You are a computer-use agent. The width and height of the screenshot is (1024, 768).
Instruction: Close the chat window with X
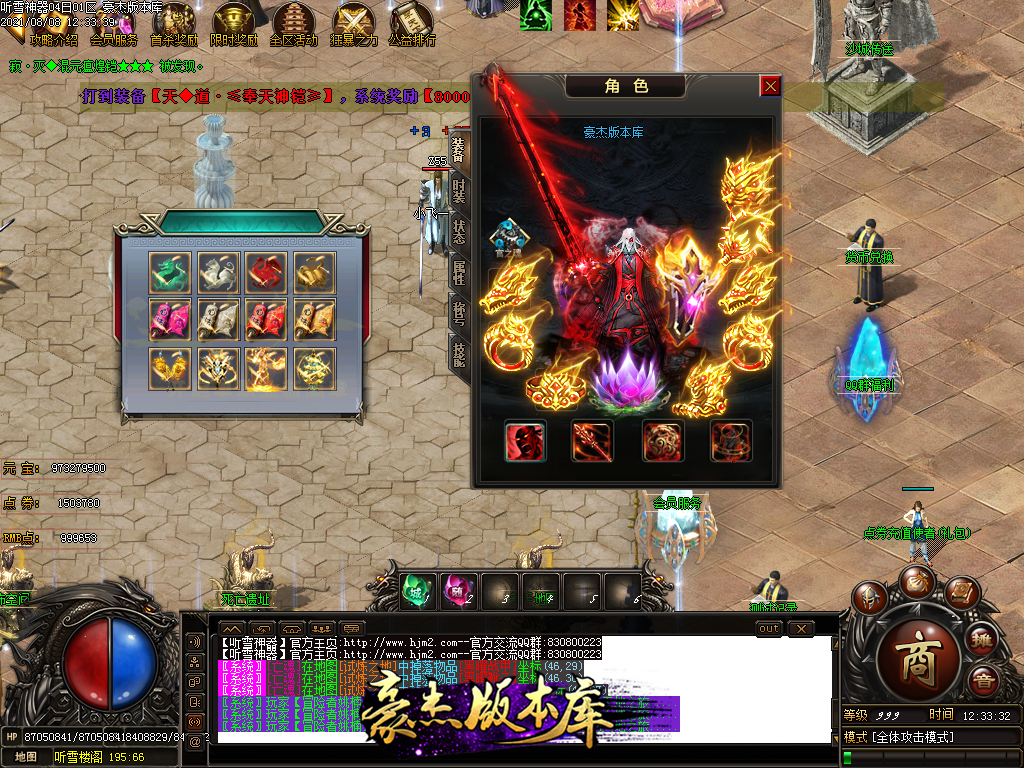tap(801, 628)
